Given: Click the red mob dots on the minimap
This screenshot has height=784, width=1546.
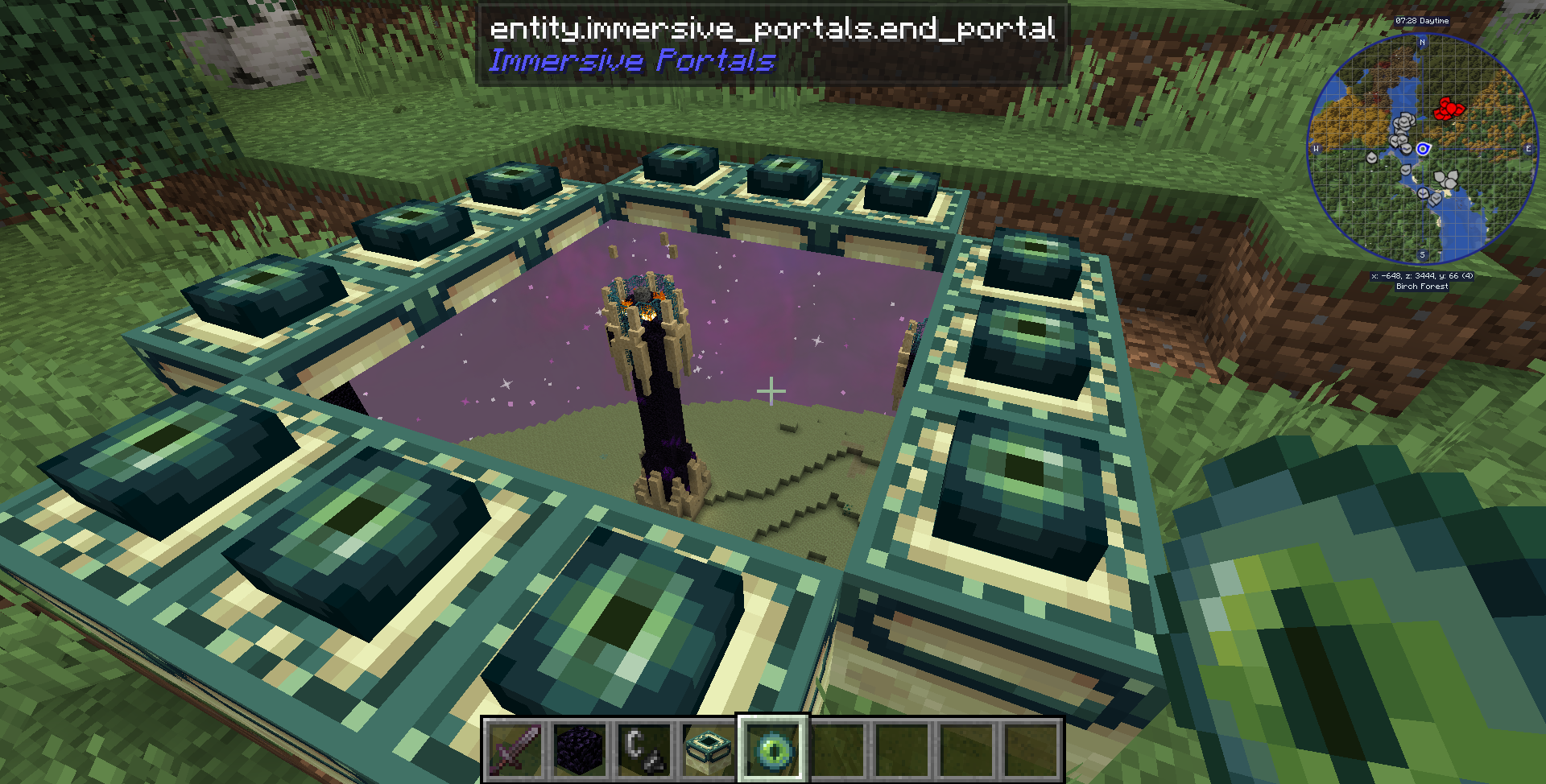Looking at the screenshot, I should click(x=1450, y=109).
